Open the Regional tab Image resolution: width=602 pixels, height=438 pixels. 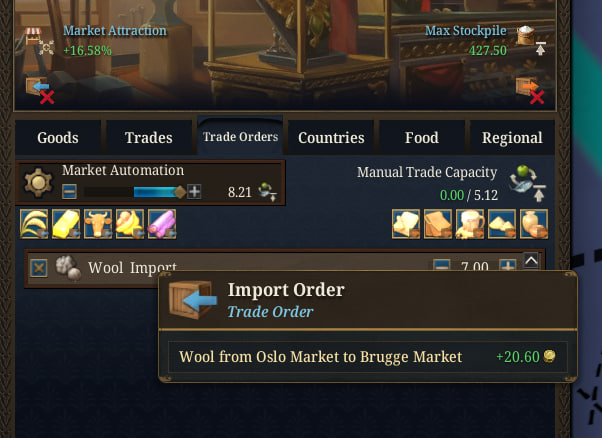click(x=512, y=138)
